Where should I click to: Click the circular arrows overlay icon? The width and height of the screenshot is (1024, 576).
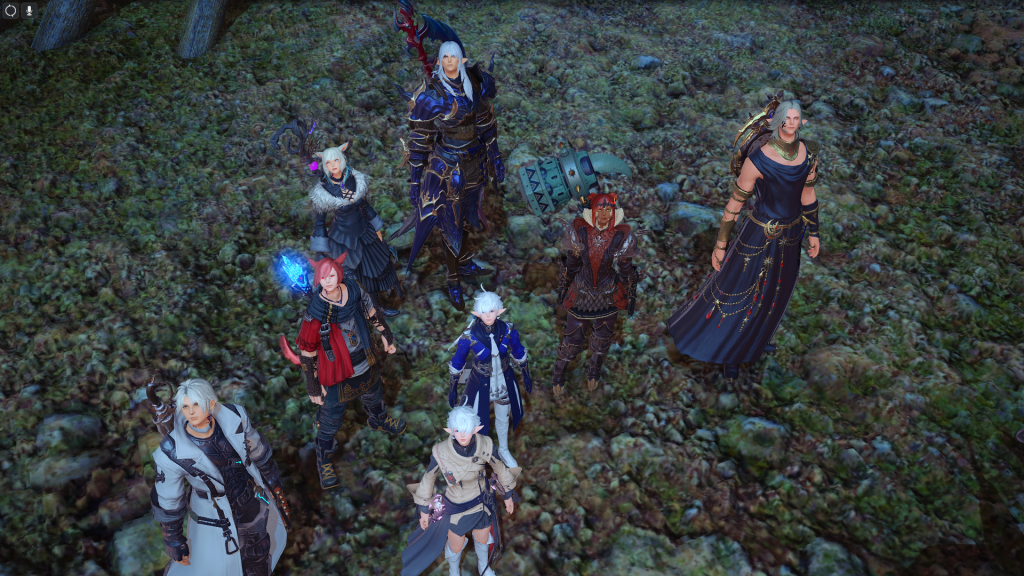(x=11, y=10)
